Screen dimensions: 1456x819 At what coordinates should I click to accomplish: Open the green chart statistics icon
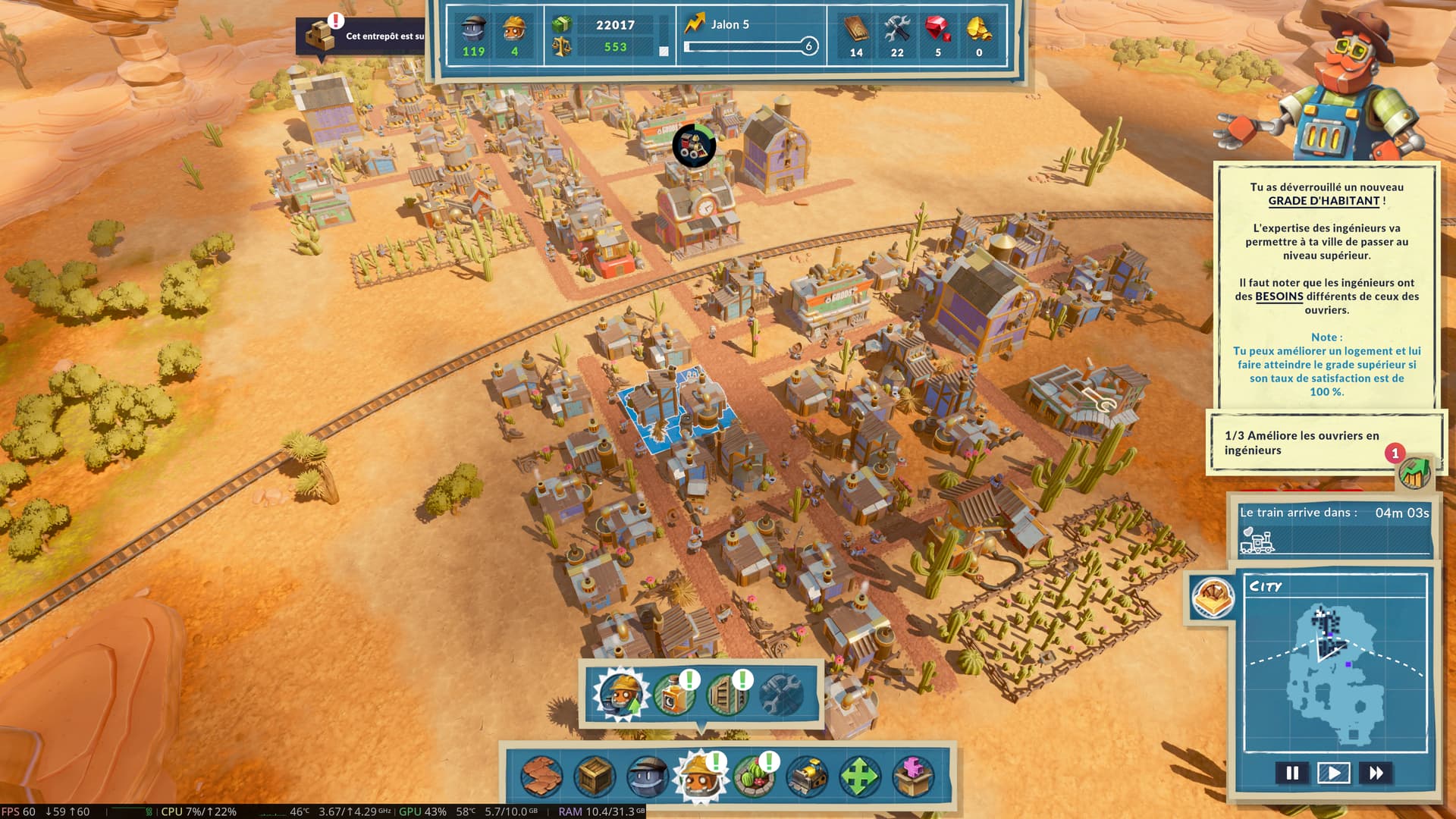point(1414,473)
